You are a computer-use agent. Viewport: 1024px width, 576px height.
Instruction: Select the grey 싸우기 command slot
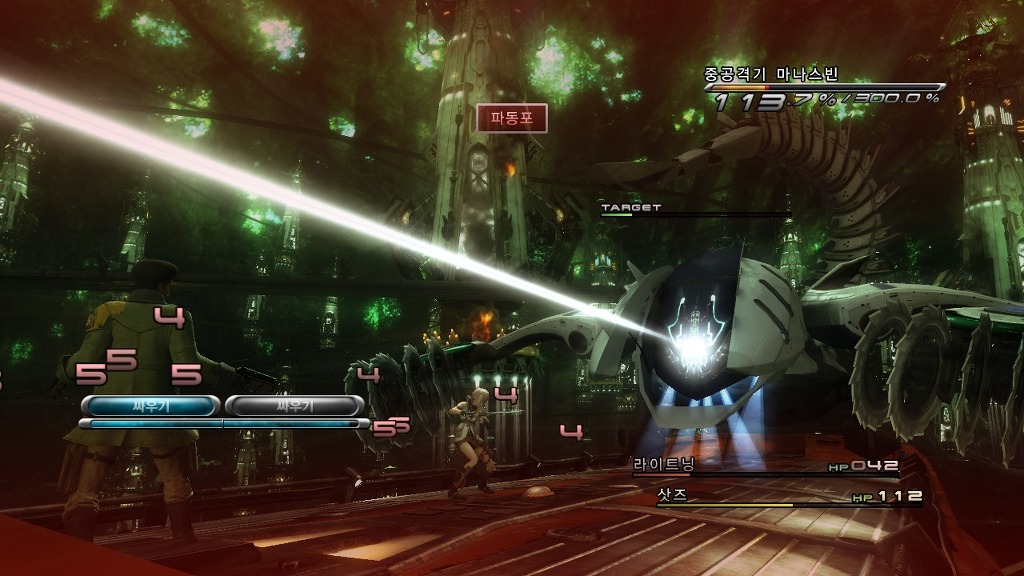click(x=293, y=405)
